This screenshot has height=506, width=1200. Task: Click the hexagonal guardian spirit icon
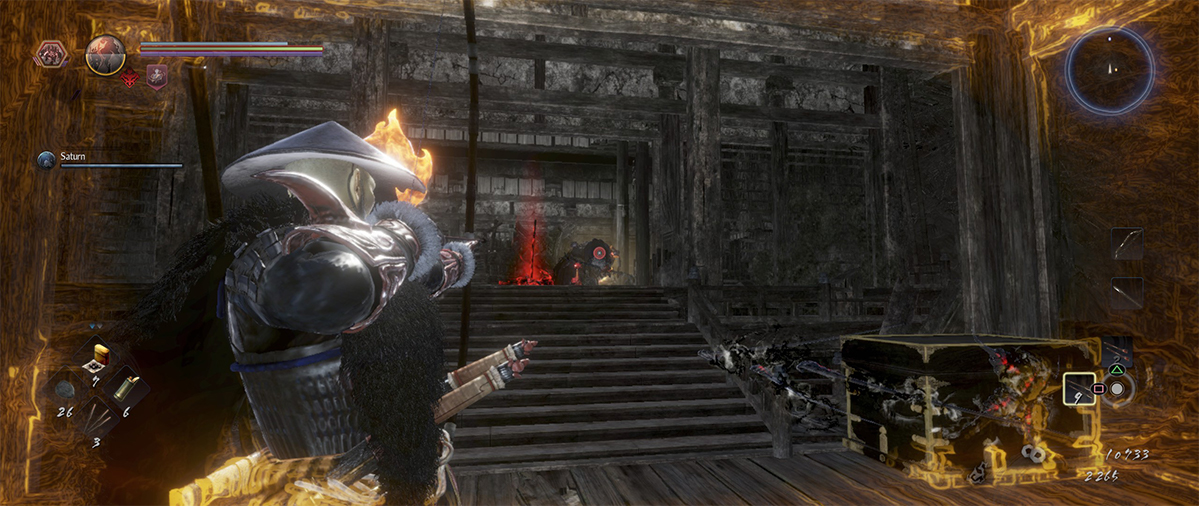click(51, 53)
